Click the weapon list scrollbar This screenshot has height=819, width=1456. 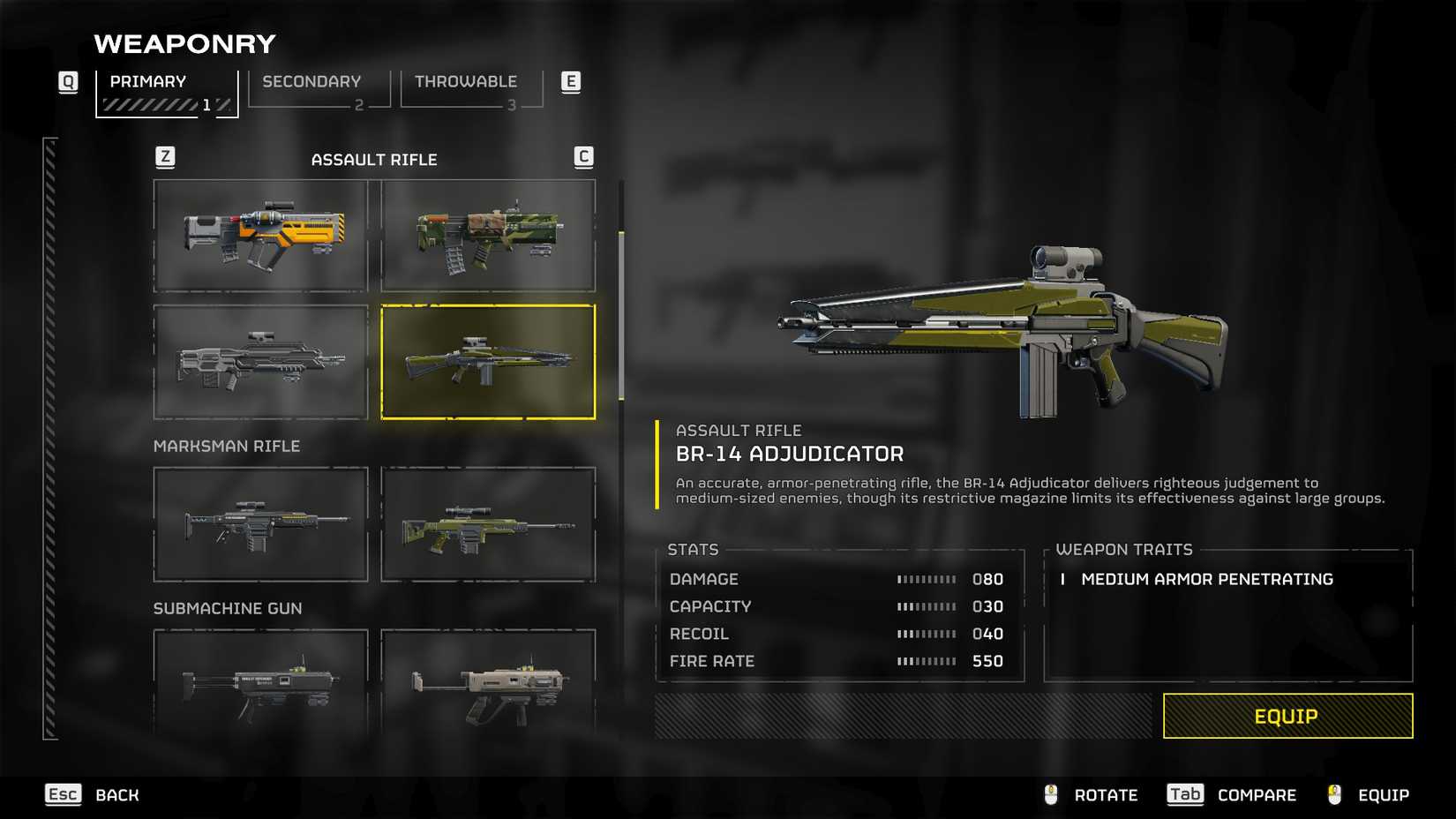click(621, 316)
